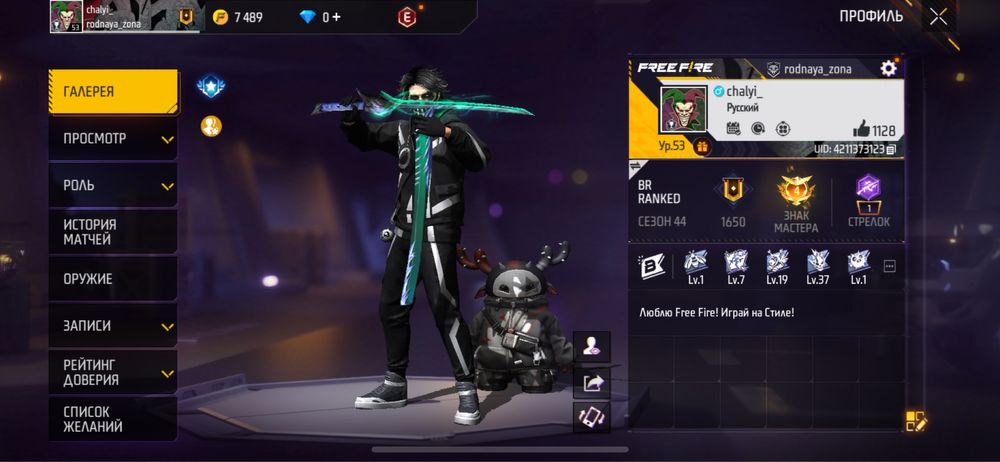Show more badges with the ellipsis button
The image size is (1000, 462).
coord(889,266)
